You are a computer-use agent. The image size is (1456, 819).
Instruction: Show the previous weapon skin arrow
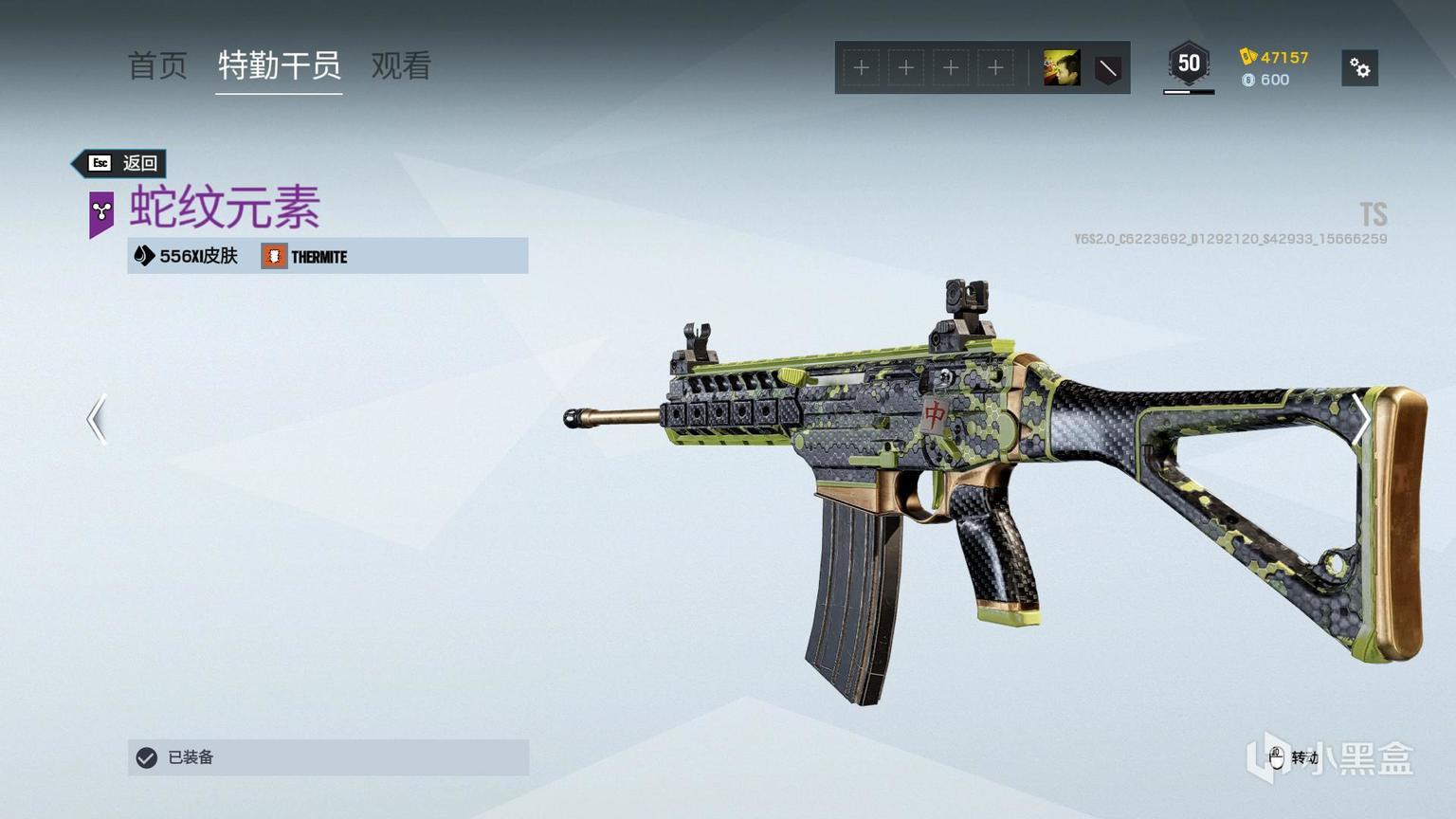pos(97,419)
